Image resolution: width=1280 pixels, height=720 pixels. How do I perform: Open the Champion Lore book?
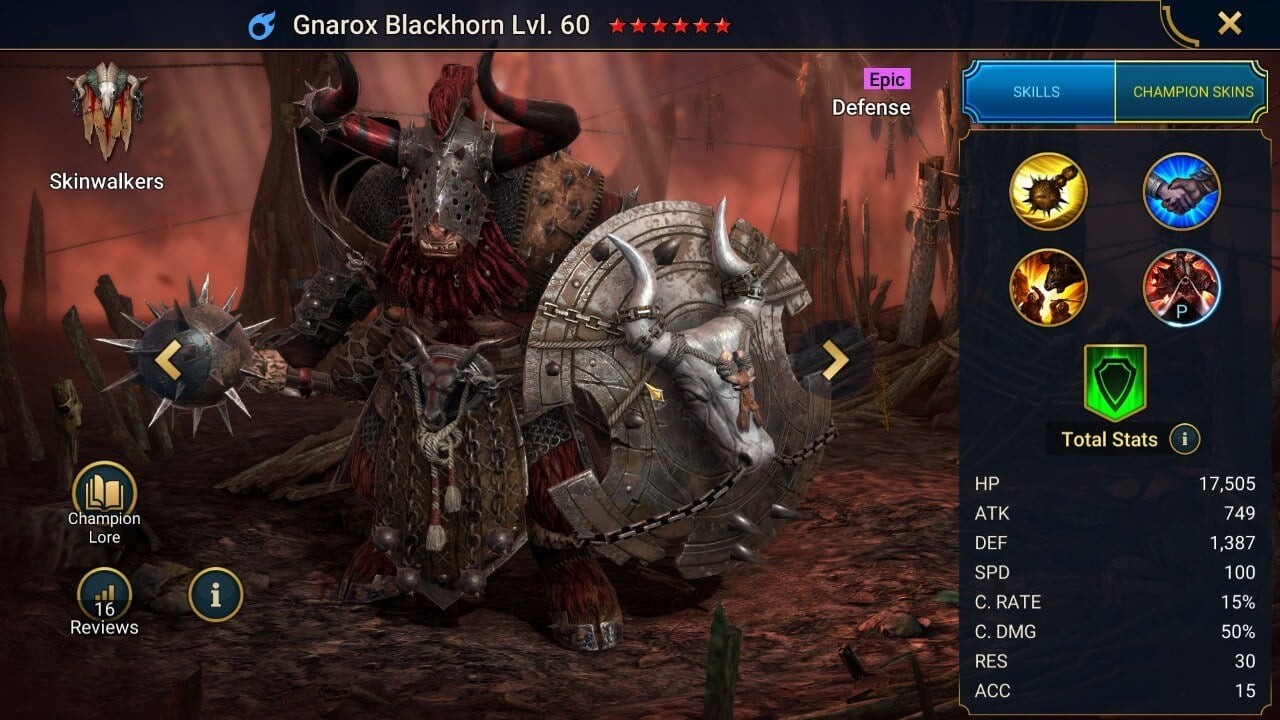click(104, 494)
